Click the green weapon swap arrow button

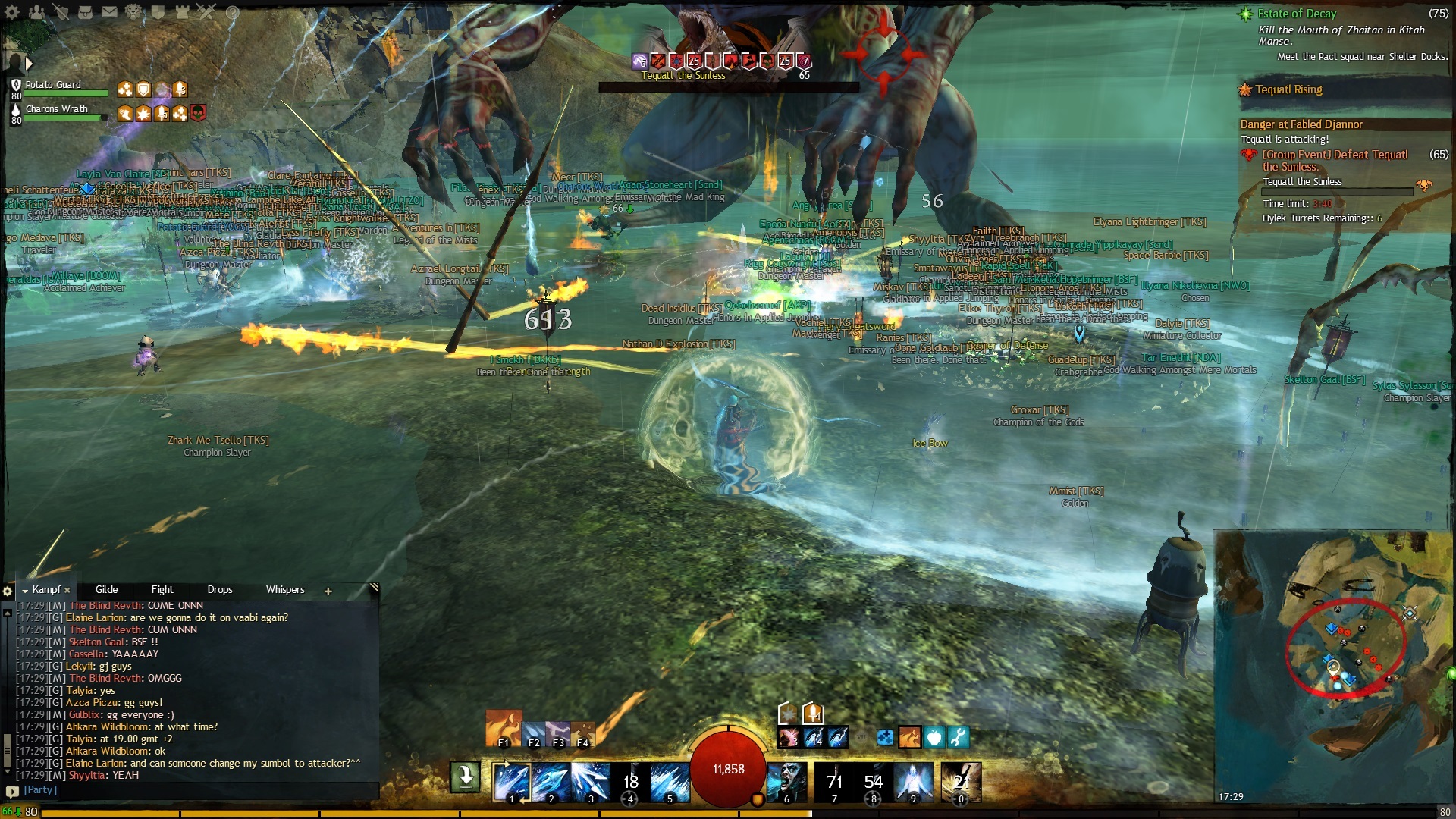[x=465, y=777]
